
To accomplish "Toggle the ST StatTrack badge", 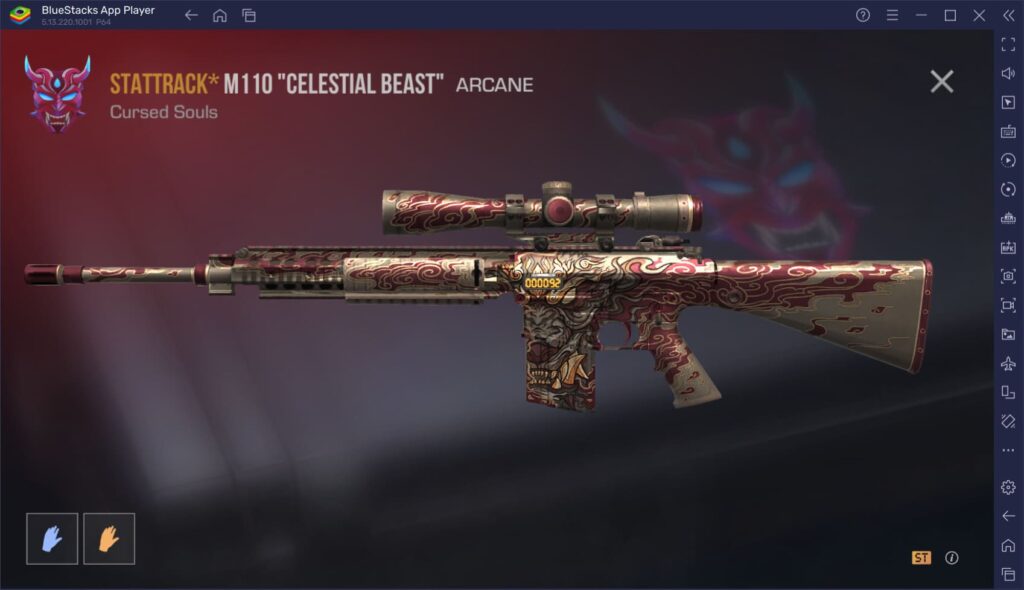I will click(x=921, y=558).
